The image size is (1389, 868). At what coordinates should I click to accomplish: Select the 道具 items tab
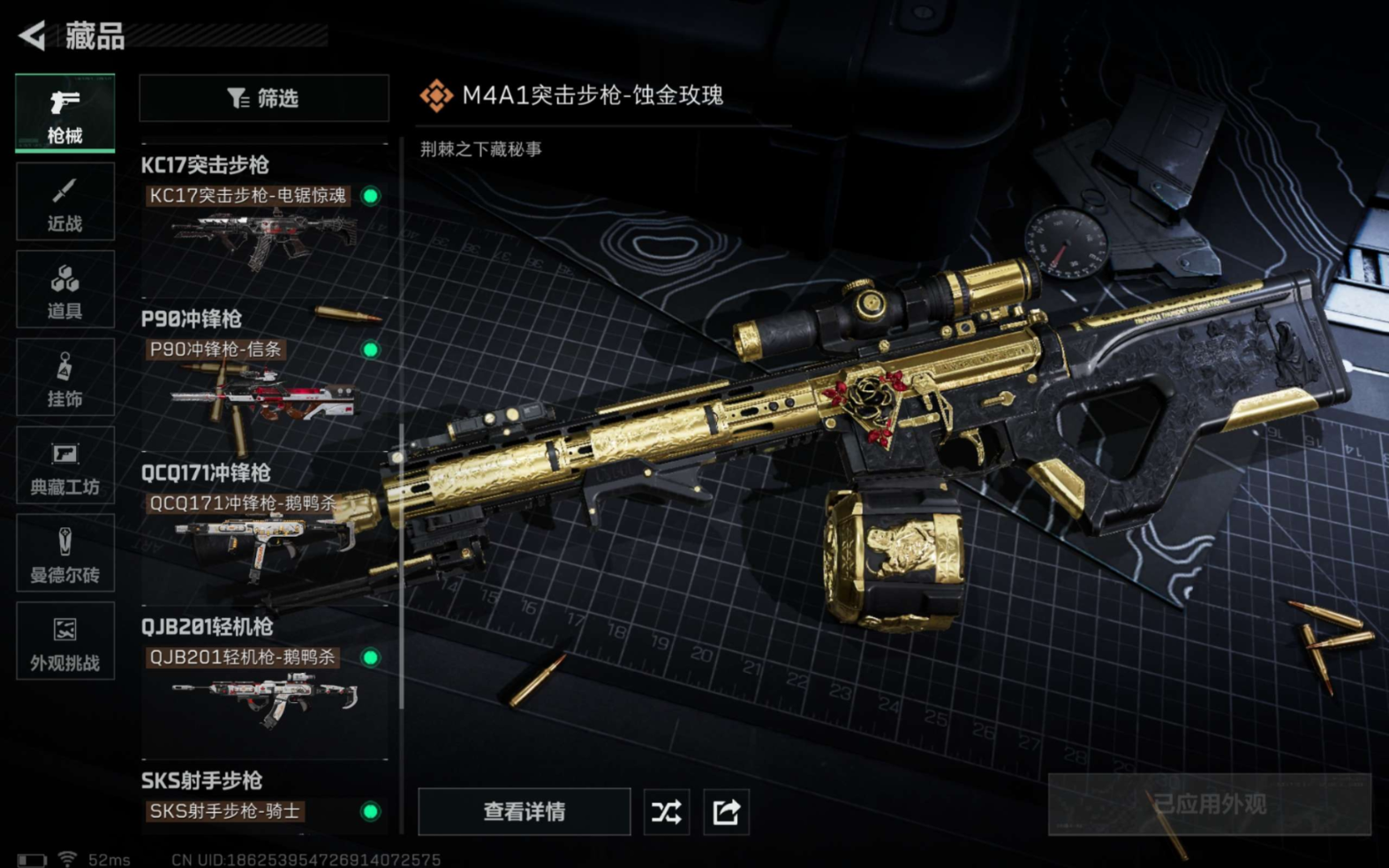tap(64, 291)
